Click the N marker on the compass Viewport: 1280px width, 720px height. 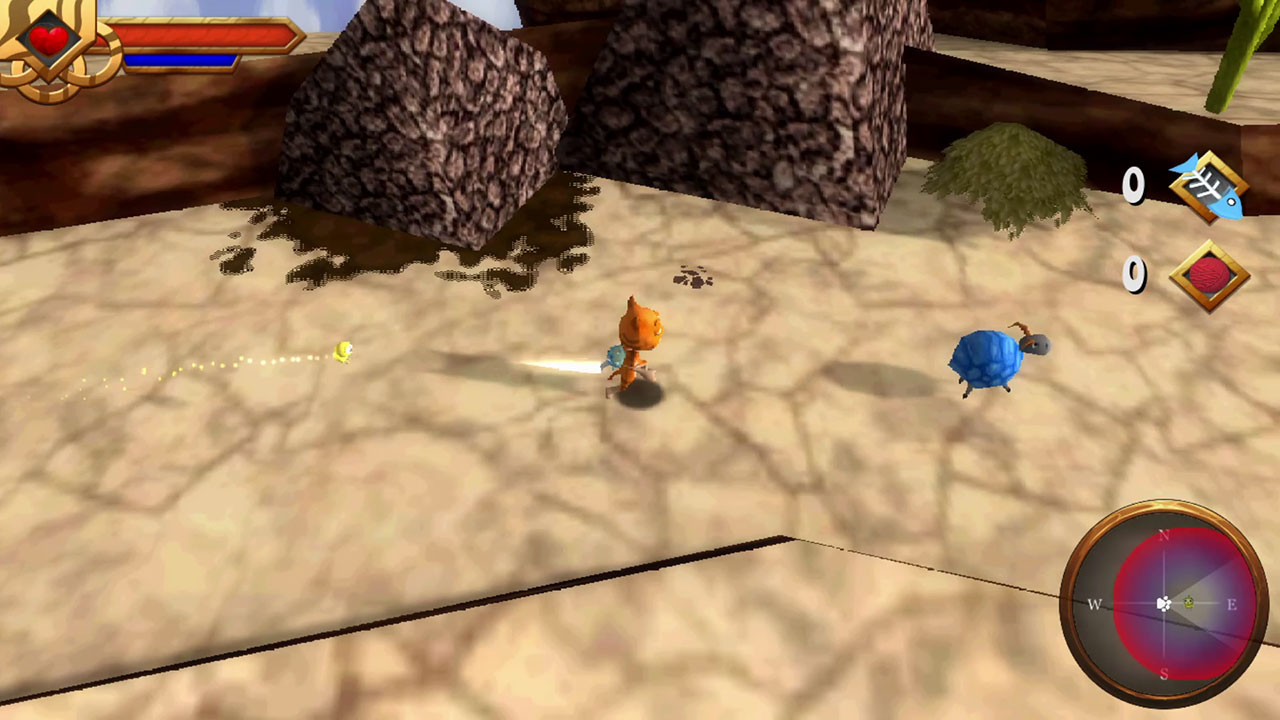point(1161,536)
